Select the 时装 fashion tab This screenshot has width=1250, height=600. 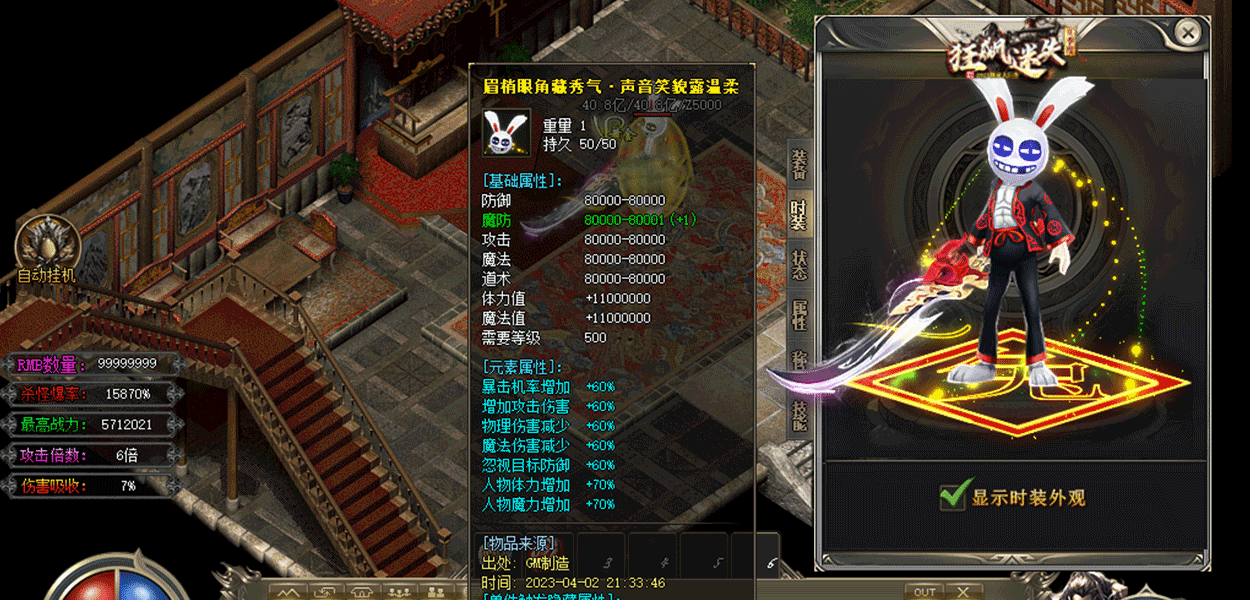coord(799,215)
